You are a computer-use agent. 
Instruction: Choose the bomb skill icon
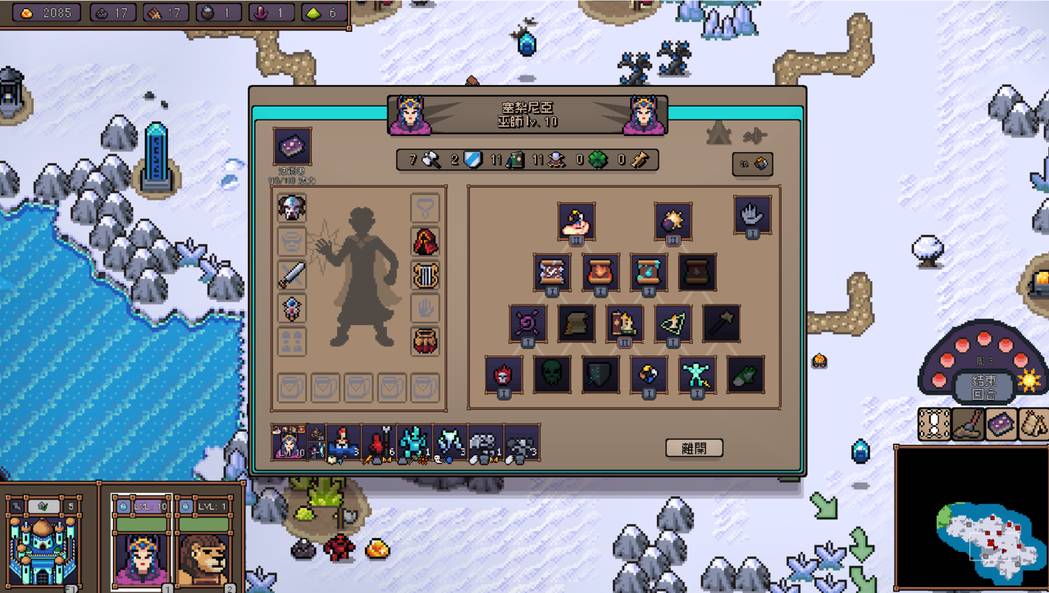pos(673,220)
